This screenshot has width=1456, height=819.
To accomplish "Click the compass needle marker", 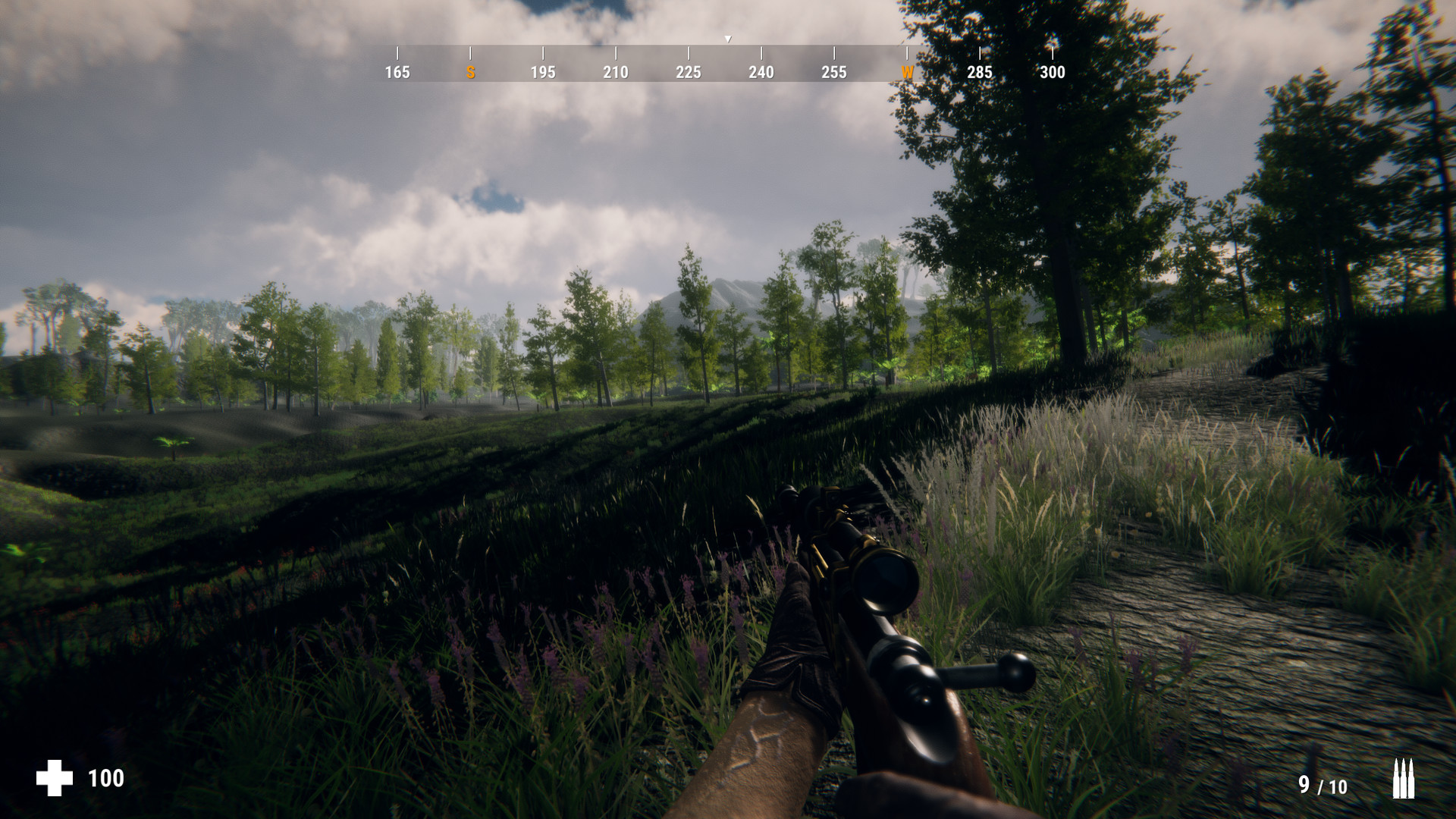I will click(728, 36).
